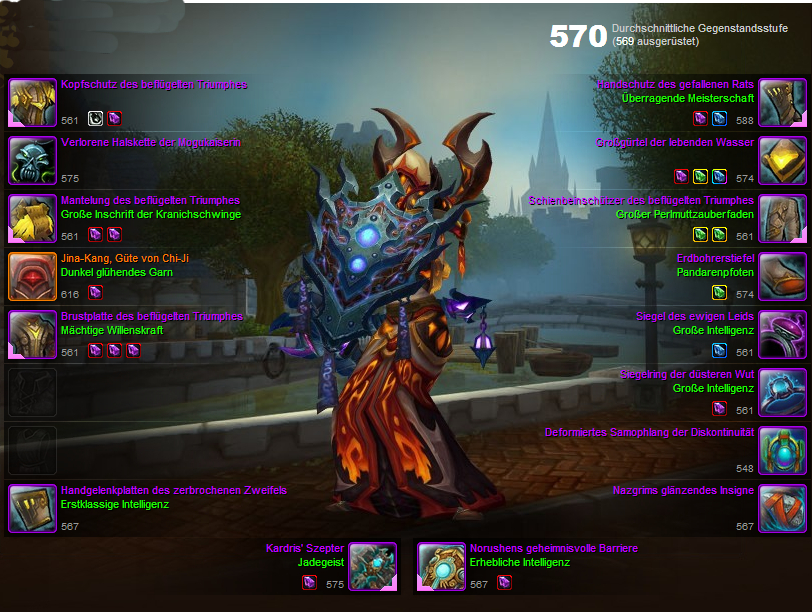Click Handschutz des gefallenen Rats gloves icon
Screen dimensions: 812x615
(x=783, y=102)
